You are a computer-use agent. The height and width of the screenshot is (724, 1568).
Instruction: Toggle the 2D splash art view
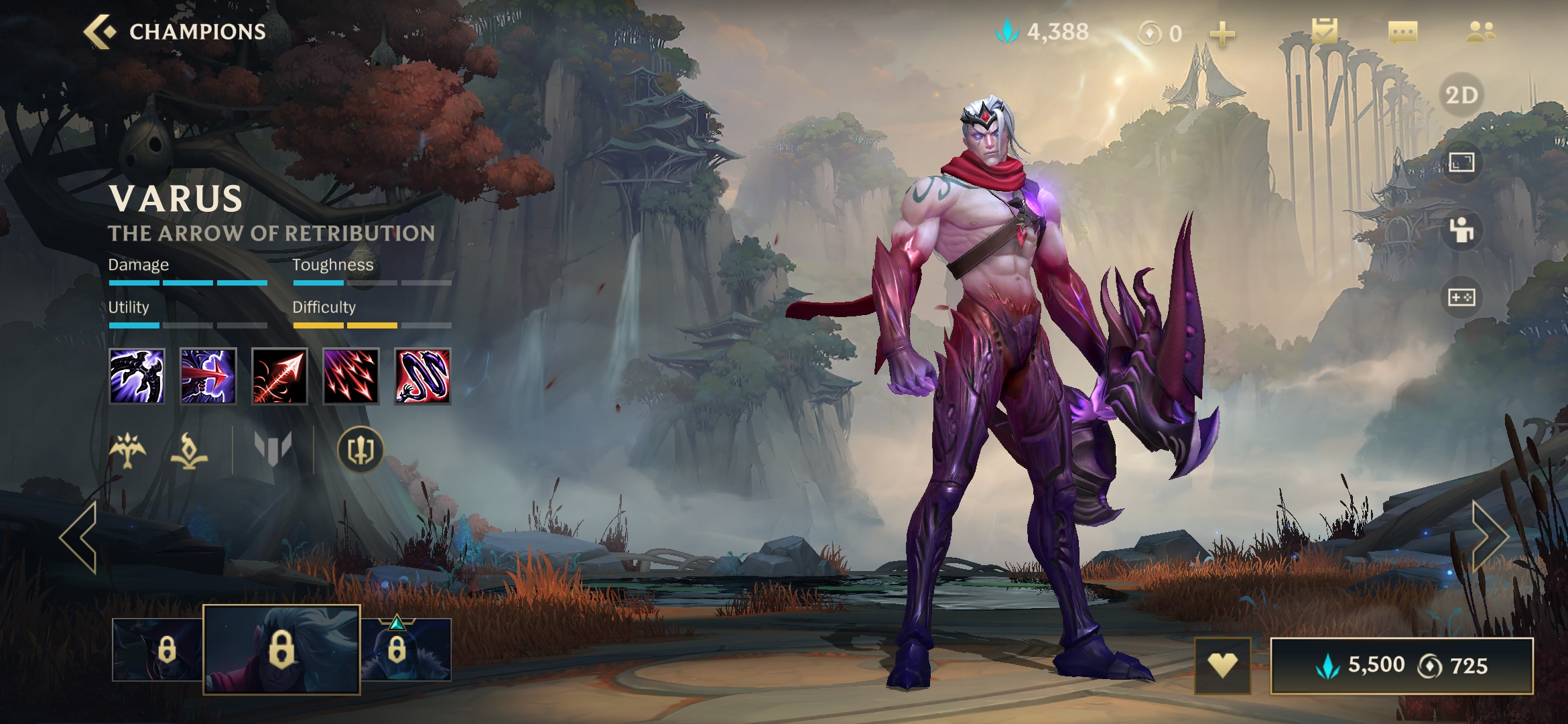click(x=1461, y=95)
